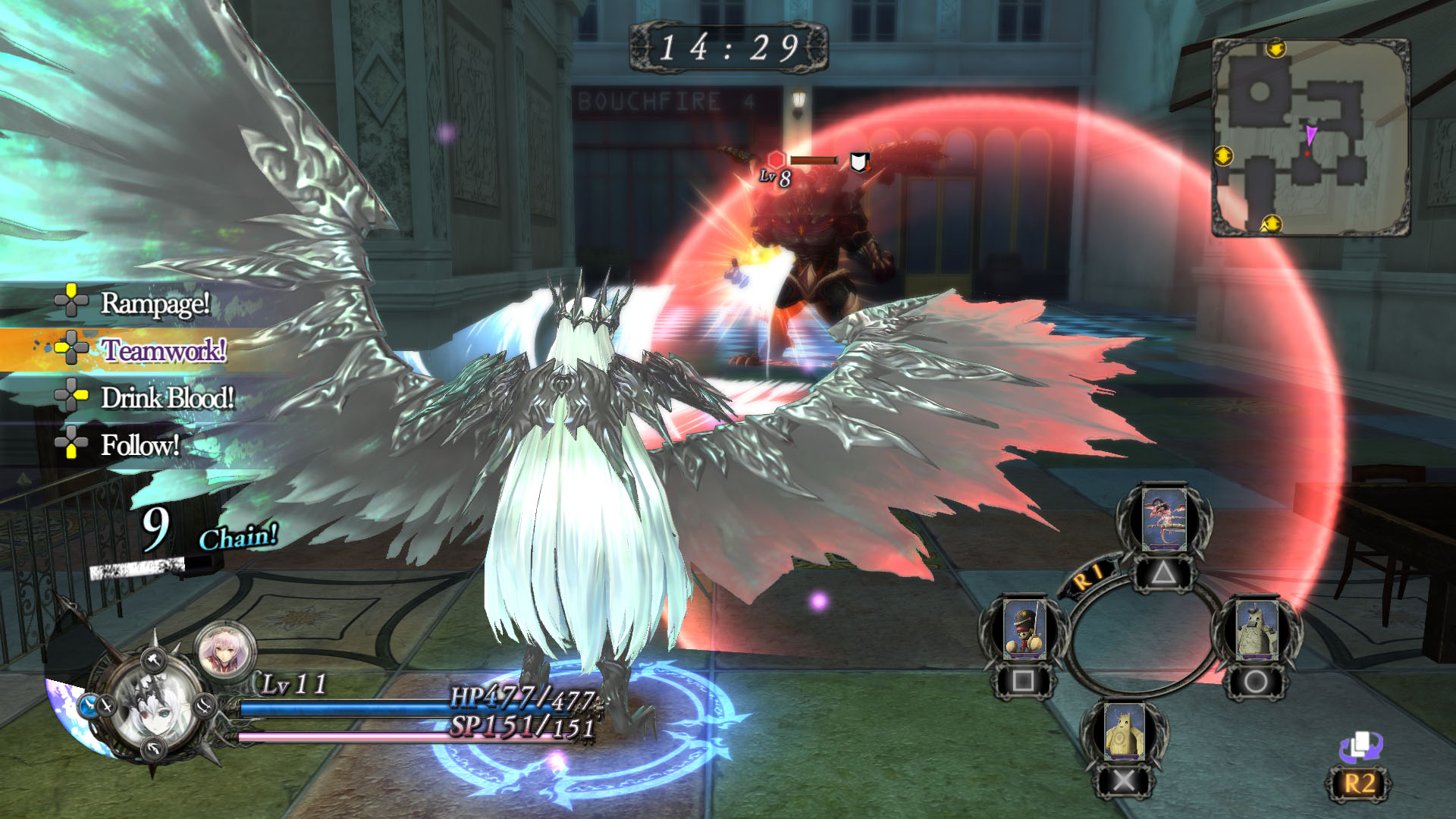The width and height of the screenshot is (1456, 819).
Task: Select the yellow golem servan card
Action: click(1124, 732)
